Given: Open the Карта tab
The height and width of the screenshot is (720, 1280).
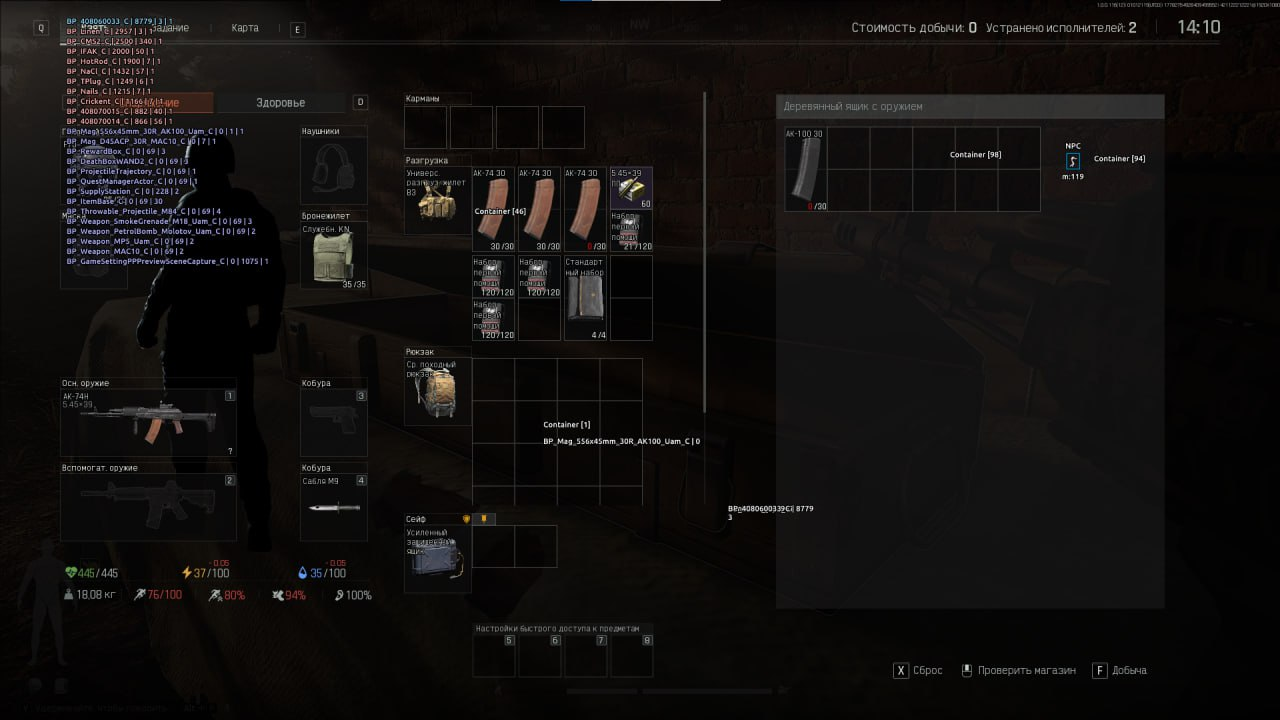Looking at the screenshot, I should click(245, 28).
